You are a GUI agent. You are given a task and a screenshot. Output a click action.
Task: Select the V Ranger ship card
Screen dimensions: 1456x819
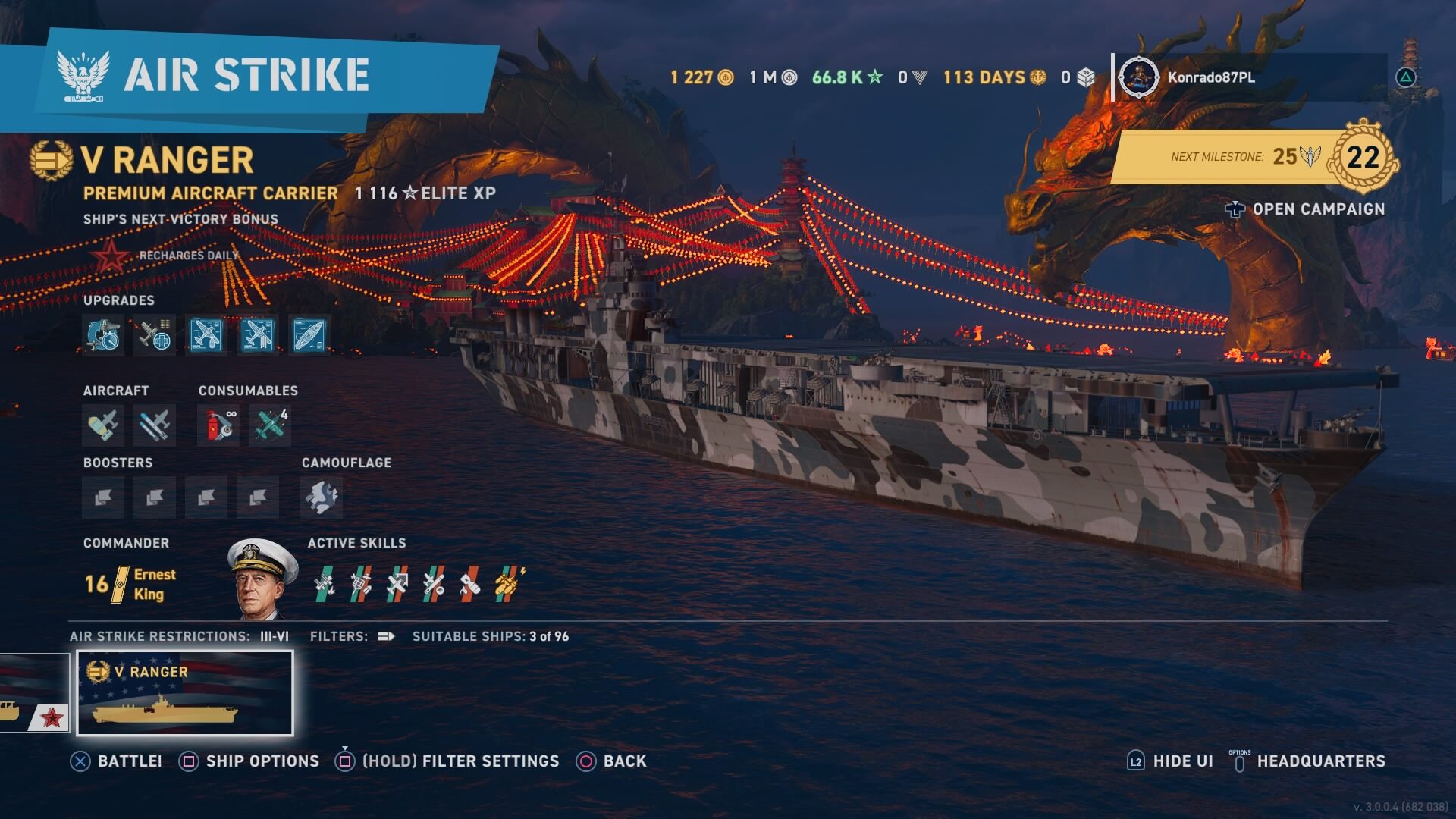pos(185,693)
